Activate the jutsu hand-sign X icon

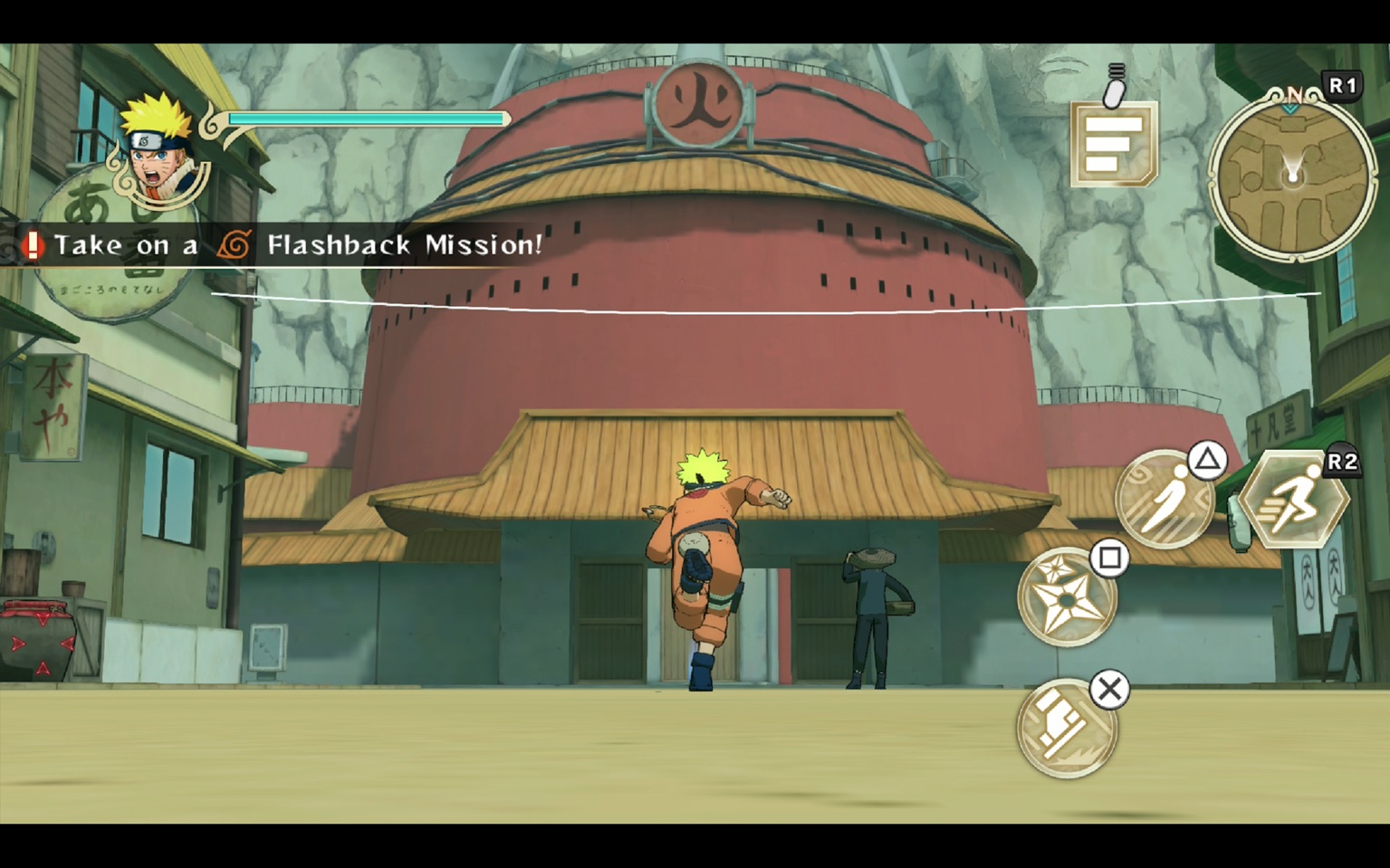coord(1064,724)
